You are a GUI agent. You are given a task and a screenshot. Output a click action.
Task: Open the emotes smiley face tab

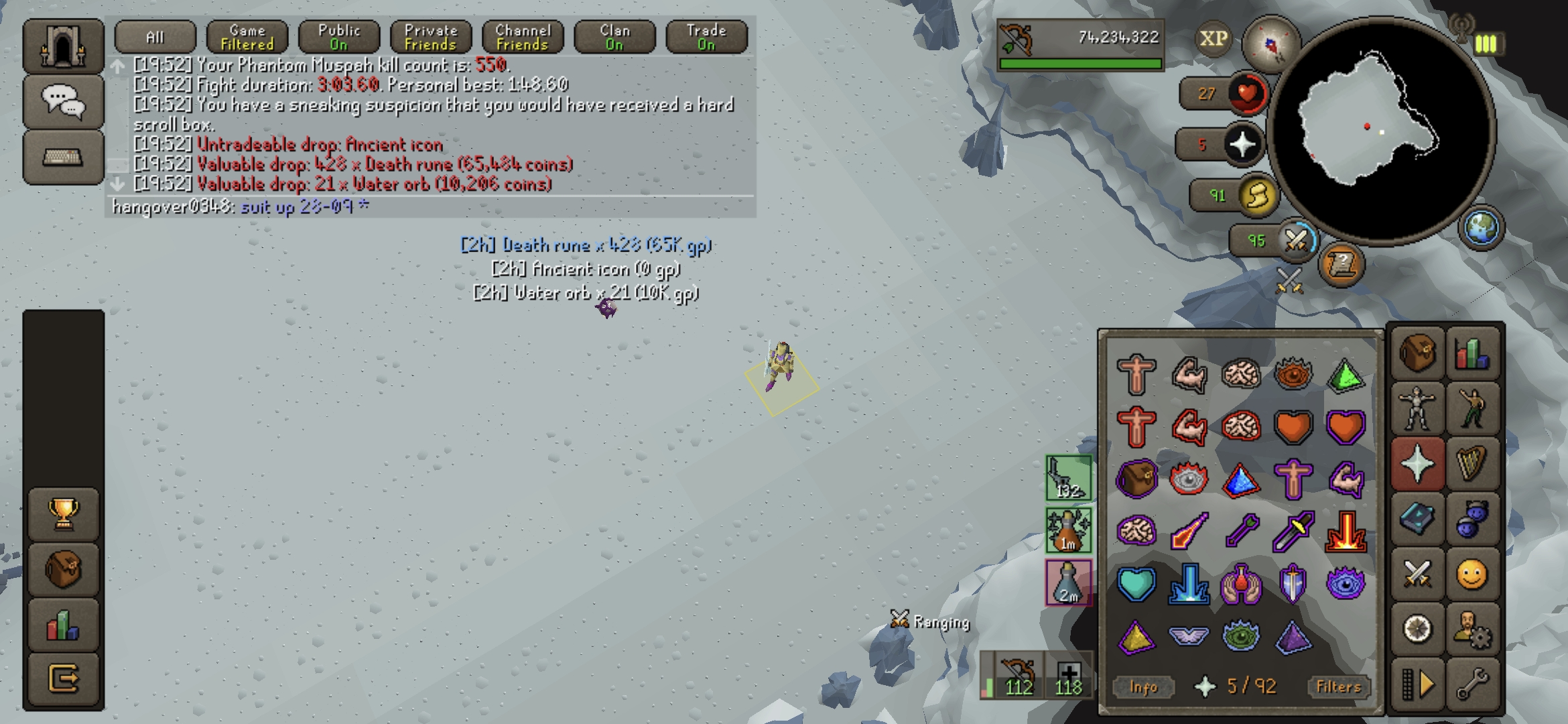[x=1472, y=575]
